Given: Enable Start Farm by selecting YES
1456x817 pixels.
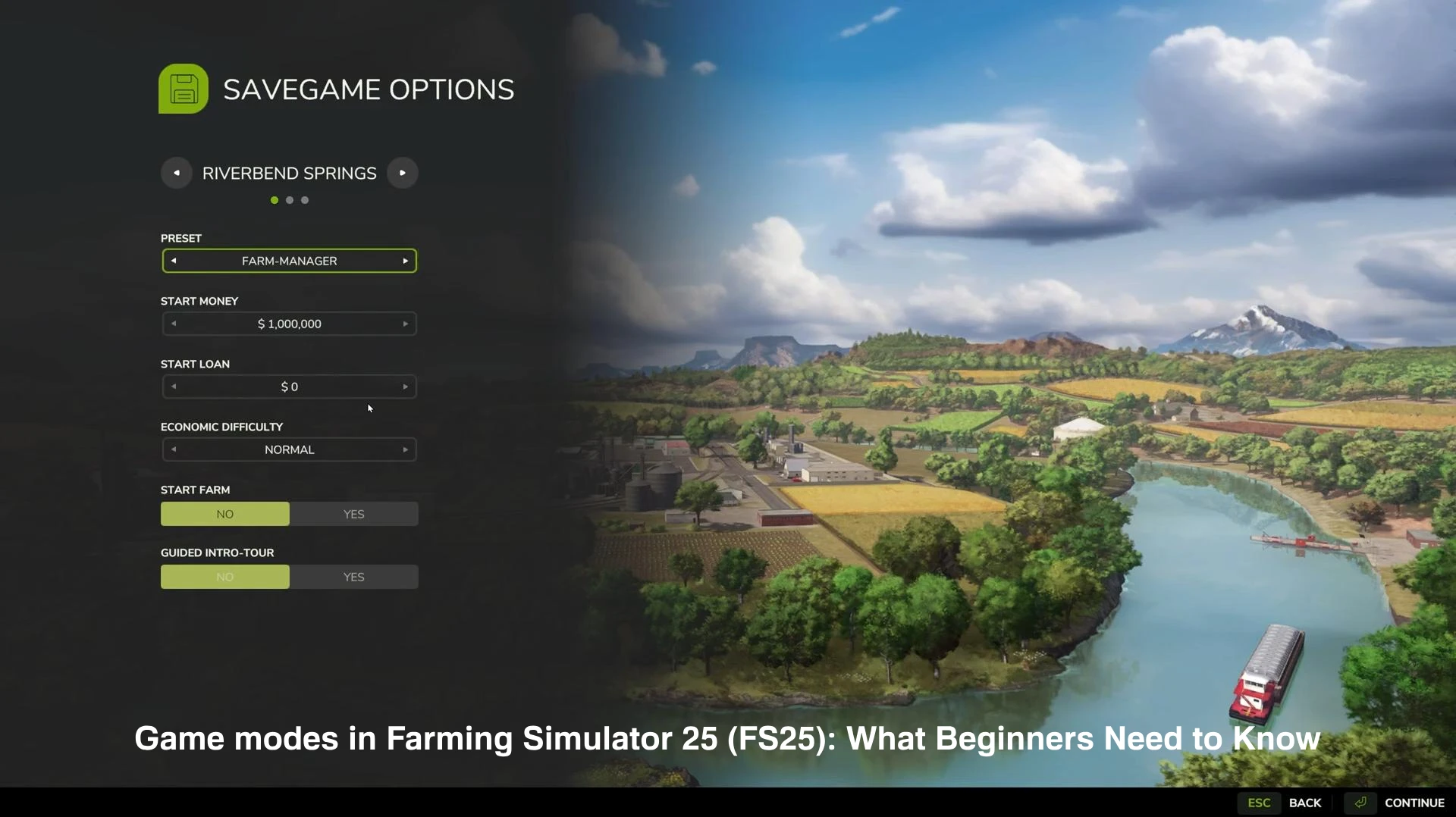Looking at the screenshot, I should (353, 514).
